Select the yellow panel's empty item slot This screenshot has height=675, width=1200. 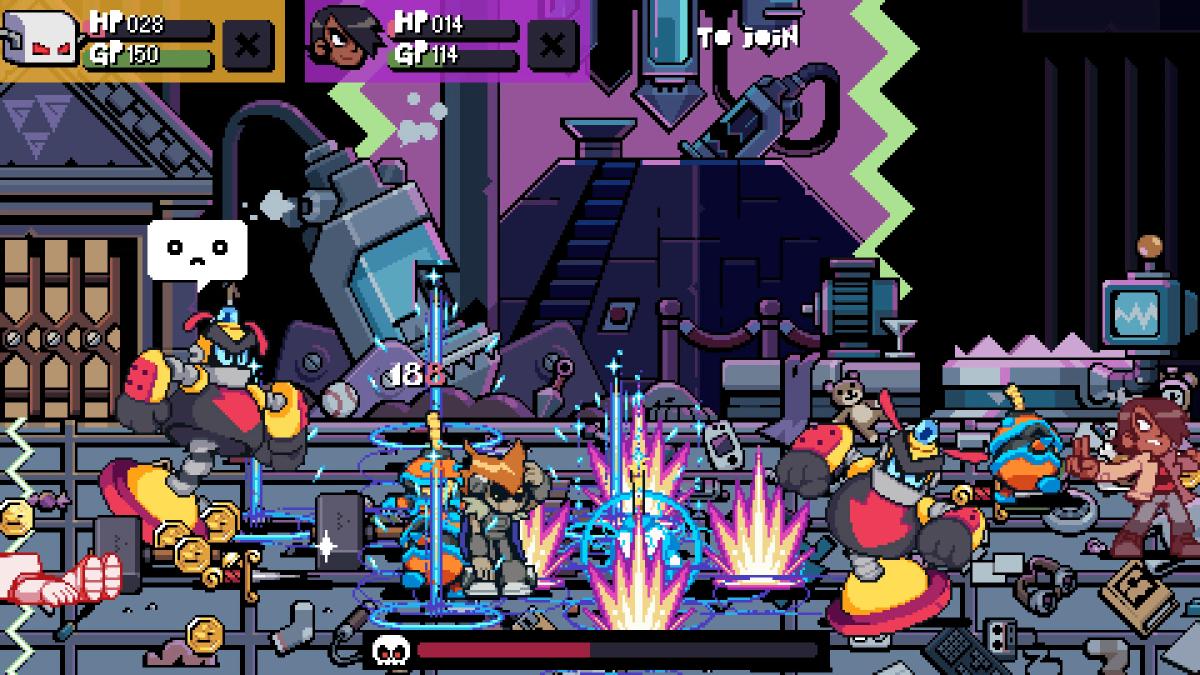246,44
